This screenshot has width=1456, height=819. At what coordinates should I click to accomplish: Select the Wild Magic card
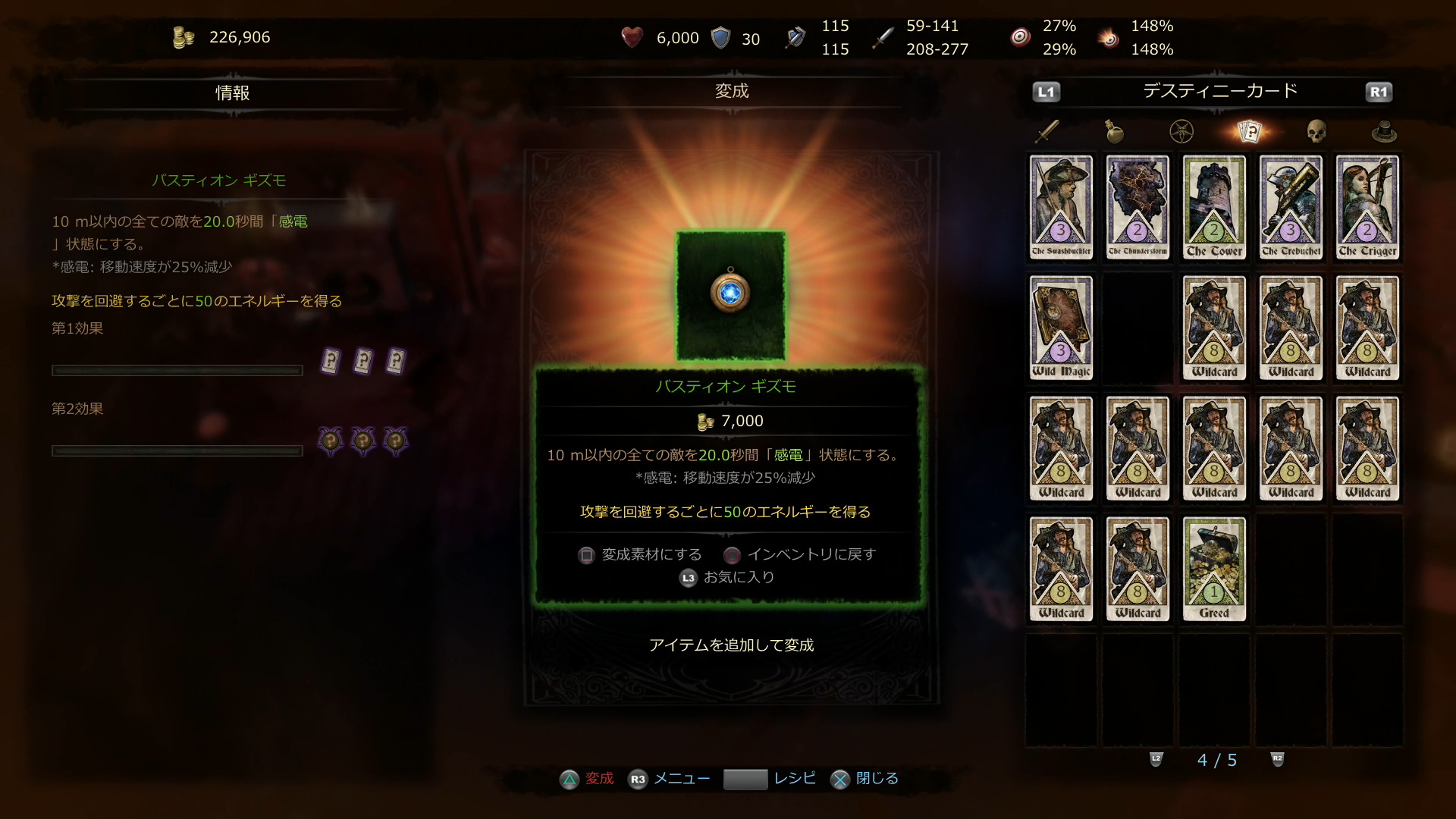[x=1061, y=328]
